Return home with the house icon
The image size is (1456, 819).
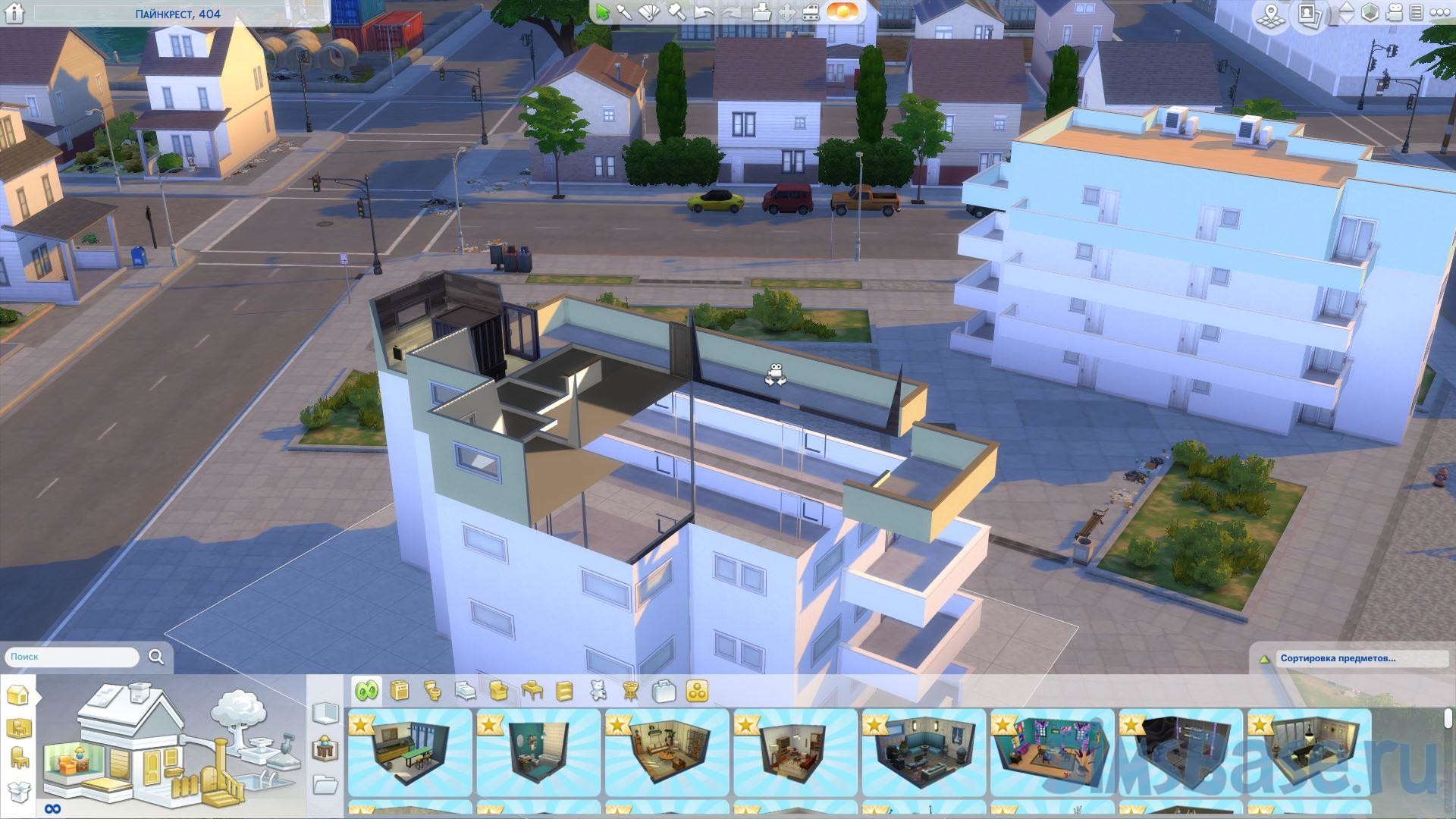click(x=14, y=14)
